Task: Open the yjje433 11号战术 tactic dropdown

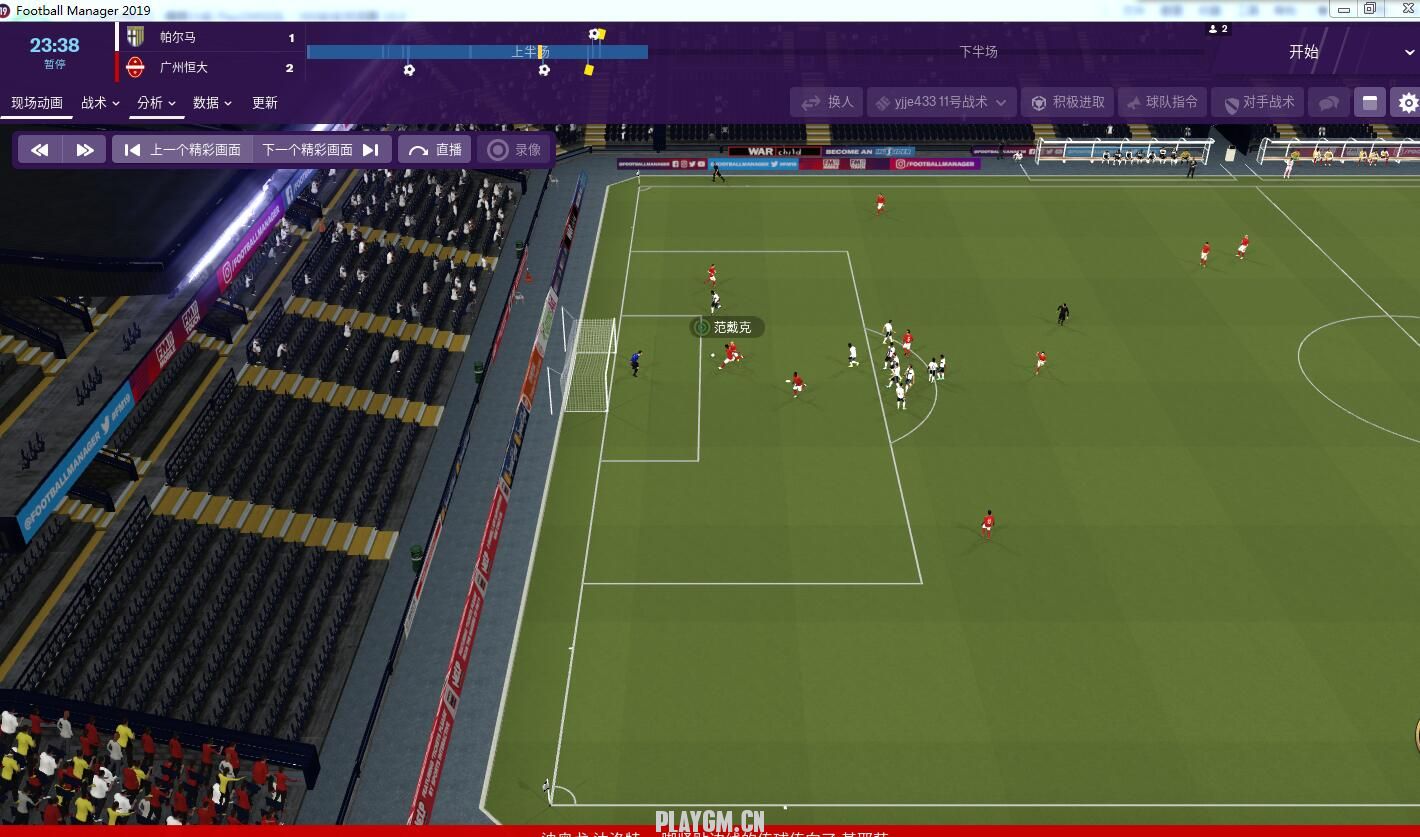Action: click(941, 102)
